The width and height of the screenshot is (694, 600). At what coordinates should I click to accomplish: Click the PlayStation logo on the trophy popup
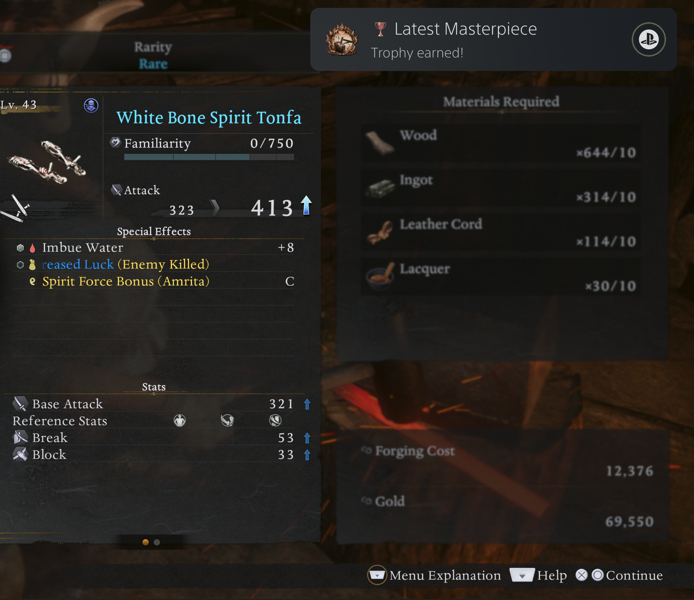point(649,40)
